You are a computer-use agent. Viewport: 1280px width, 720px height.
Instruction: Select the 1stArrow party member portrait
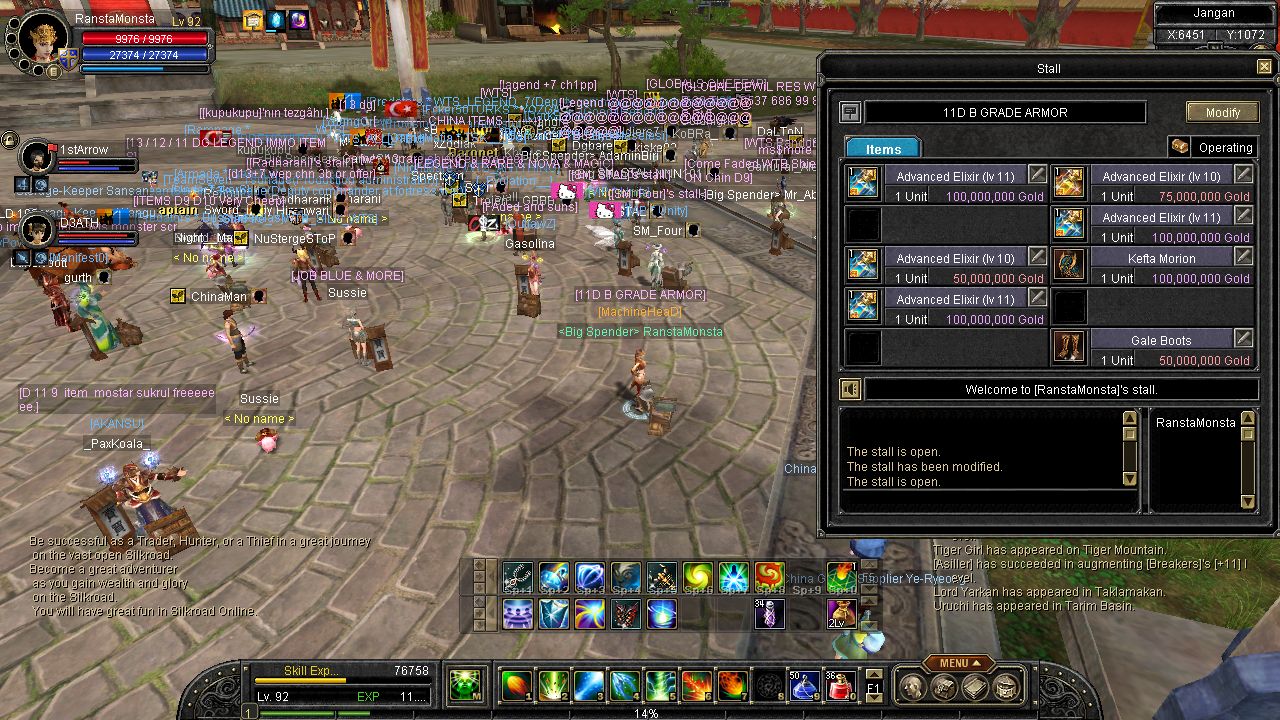click(x=38, y=156)
